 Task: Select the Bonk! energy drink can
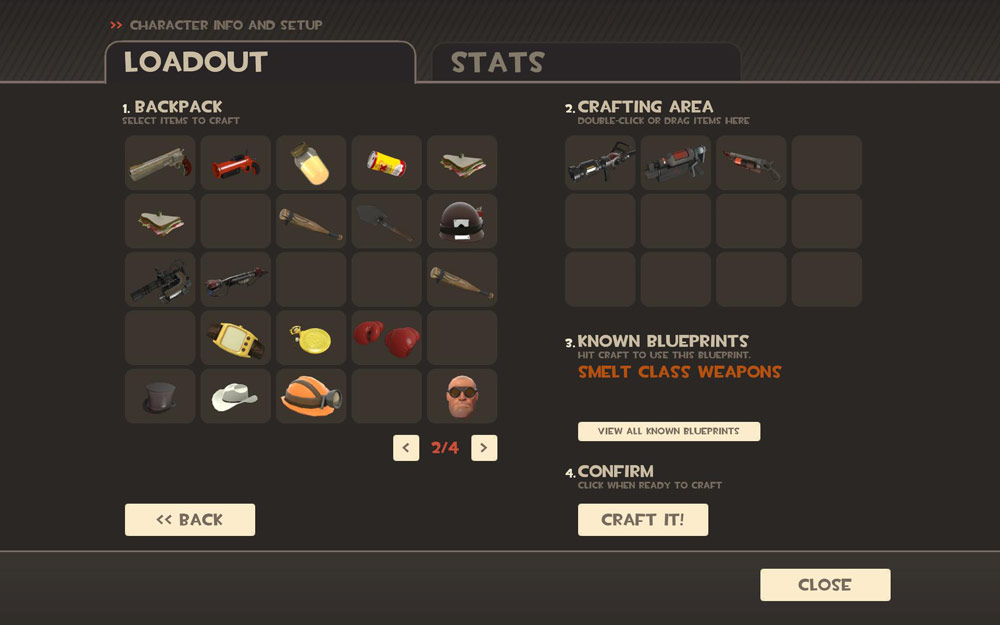[387, 163]
